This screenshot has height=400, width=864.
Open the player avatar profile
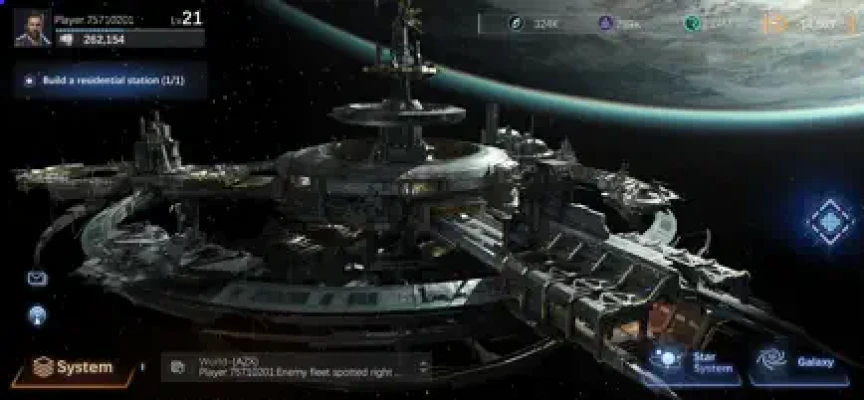tap(32, 27)
